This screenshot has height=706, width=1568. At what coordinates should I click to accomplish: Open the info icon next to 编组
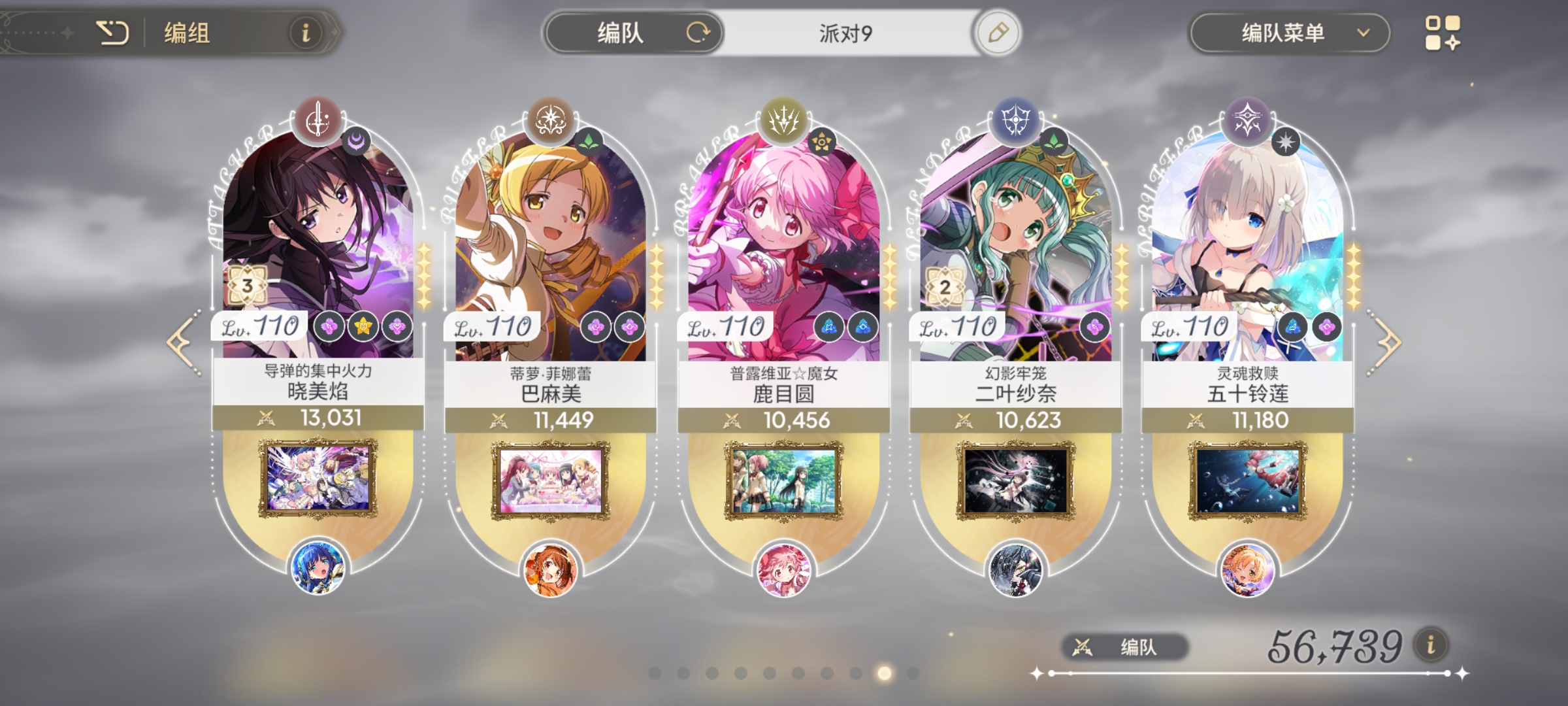pyautogui.click(x=304, y=31)
